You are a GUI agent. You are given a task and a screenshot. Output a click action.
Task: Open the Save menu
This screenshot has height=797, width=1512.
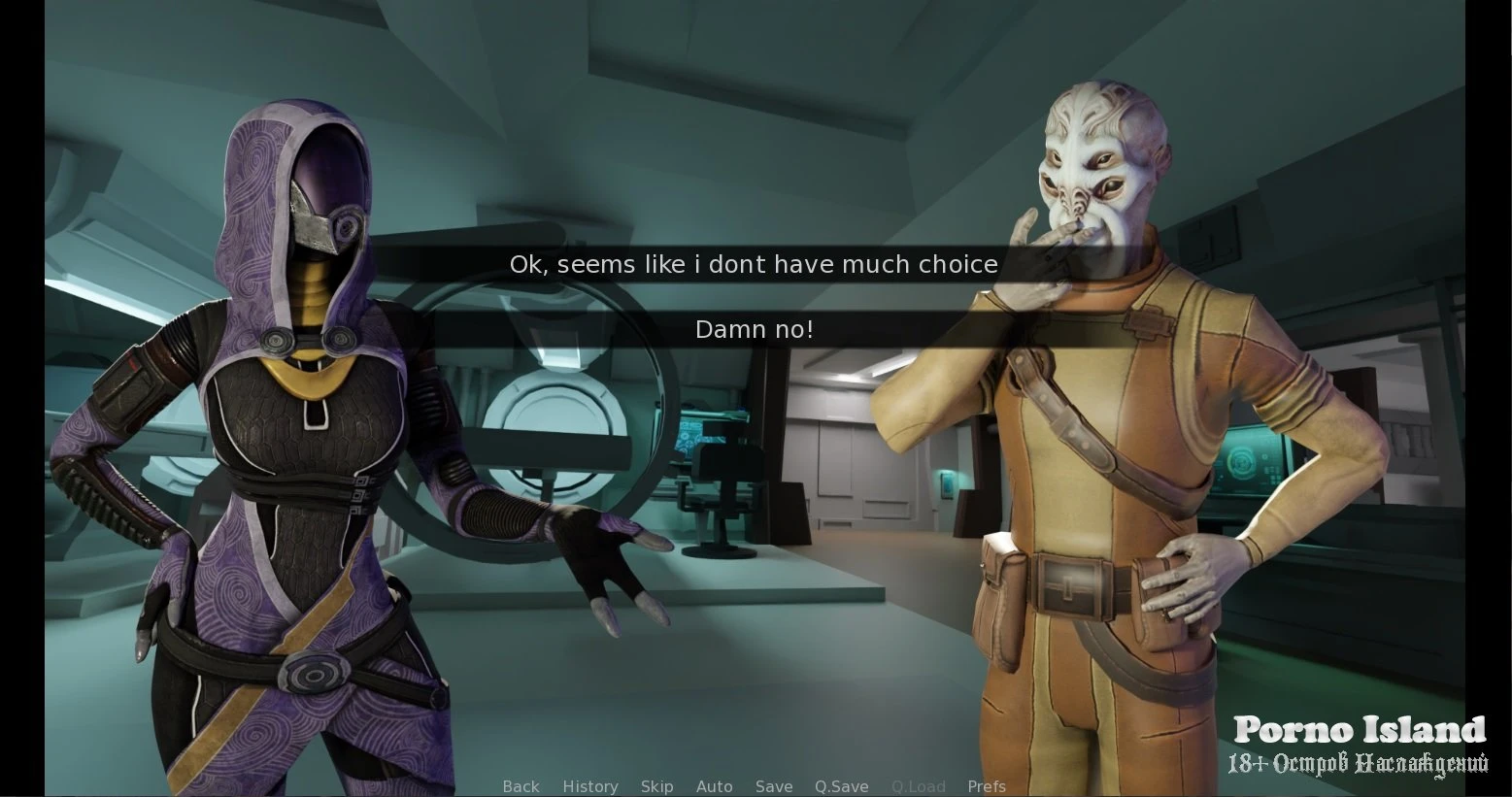pyautogui.click(x=774, y=786)
